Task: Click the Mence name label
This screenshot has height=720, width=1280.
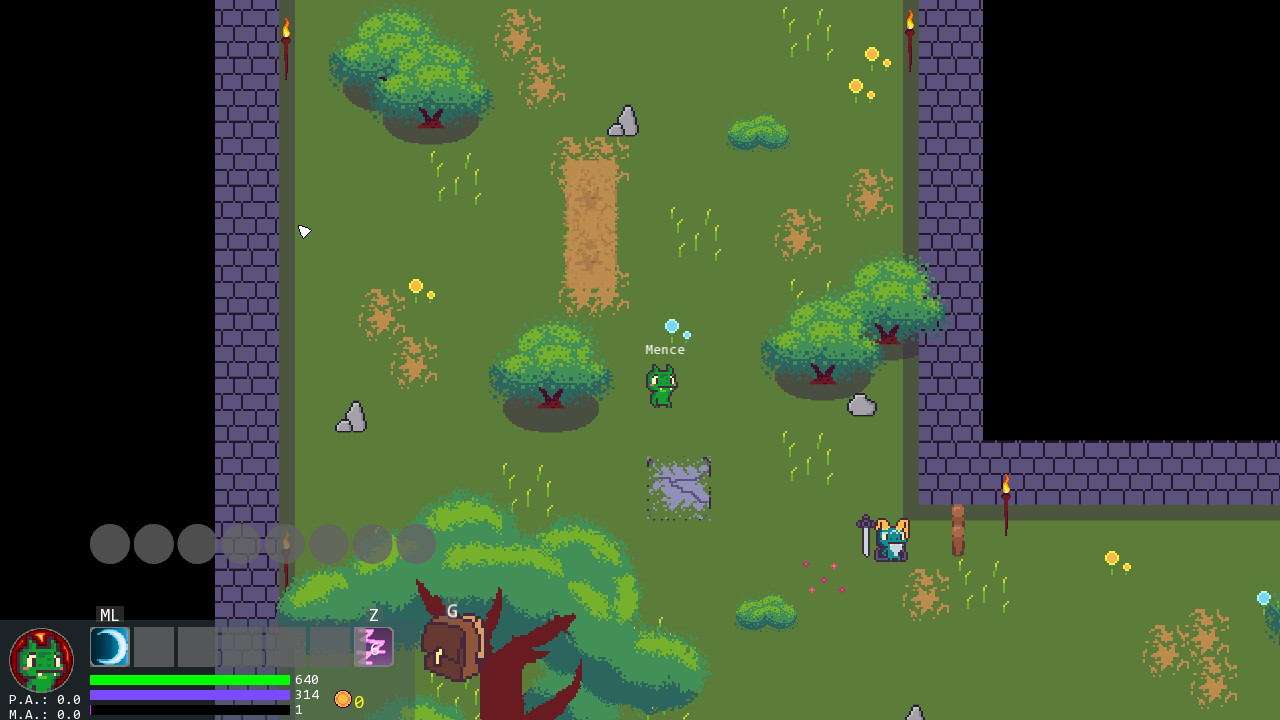Action: pos(664,349)
